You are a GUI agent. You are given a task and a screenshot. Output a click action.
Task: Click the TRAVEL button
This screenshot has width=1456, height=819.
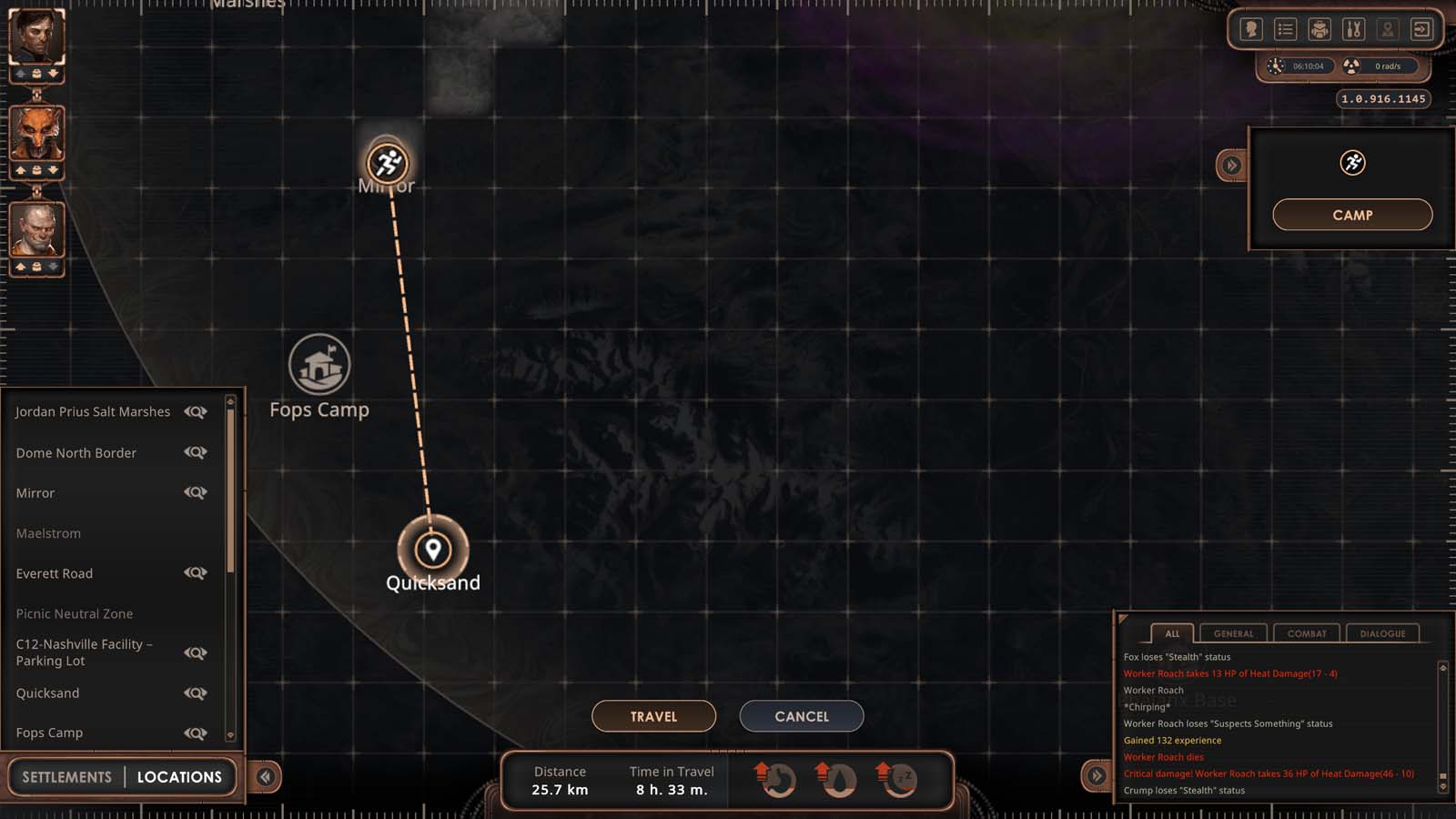tap(653, 716)
